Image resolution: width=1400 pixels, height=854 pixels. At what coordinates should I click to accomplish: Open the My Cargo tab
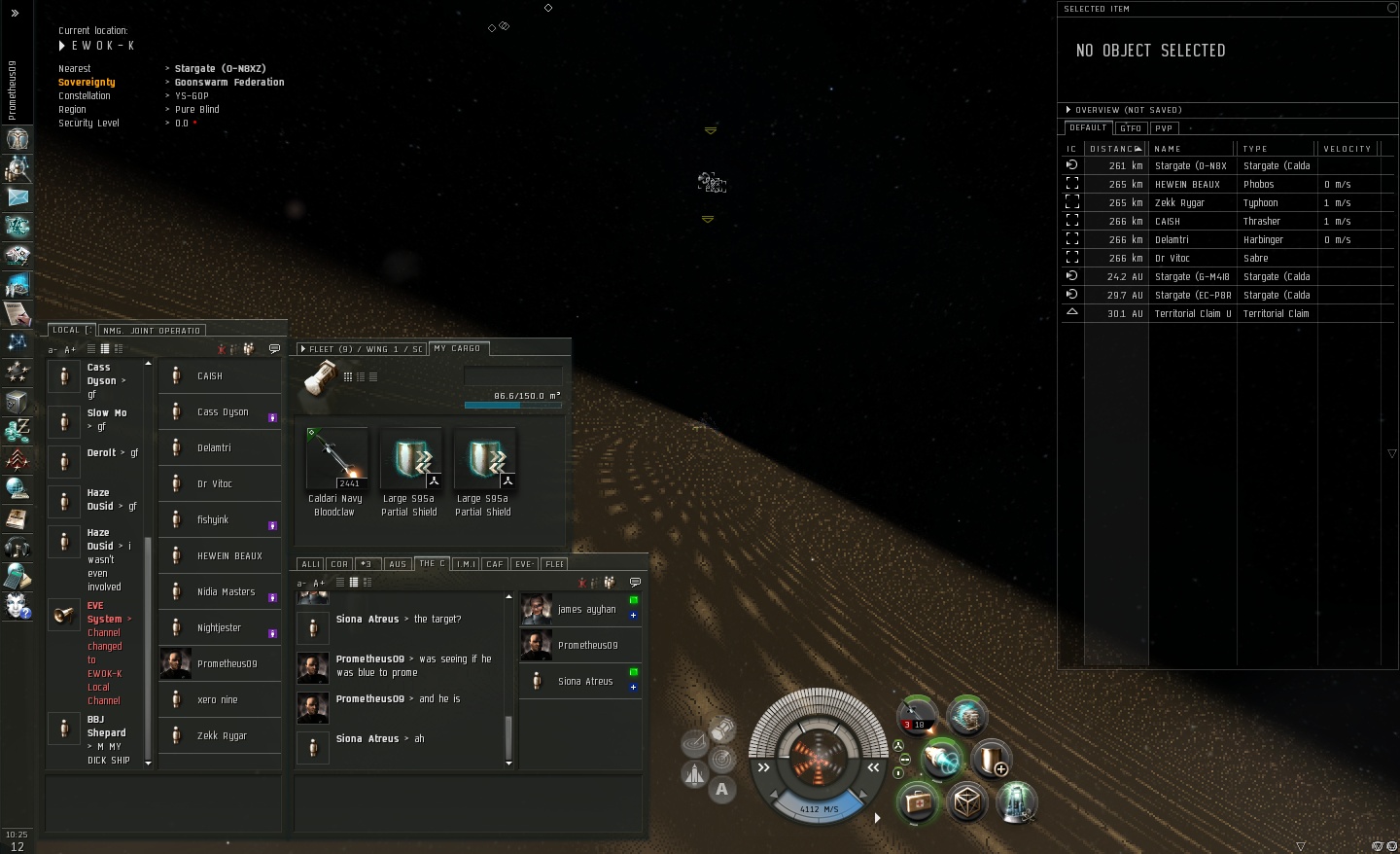(x=457, y=348)
